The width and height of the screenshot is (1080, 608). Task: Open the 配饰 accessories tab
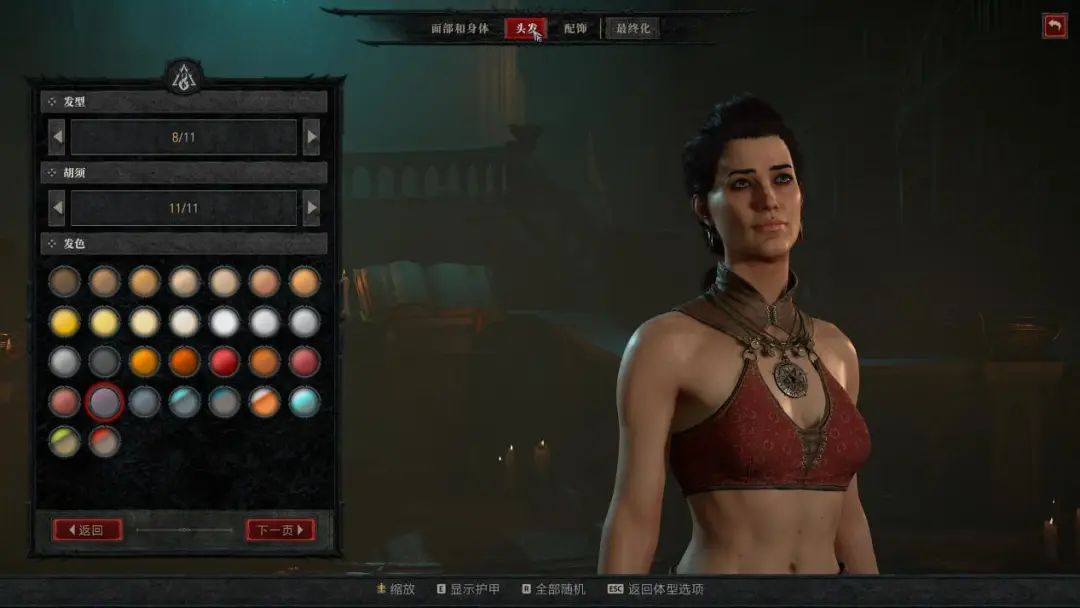click(575, 28)
